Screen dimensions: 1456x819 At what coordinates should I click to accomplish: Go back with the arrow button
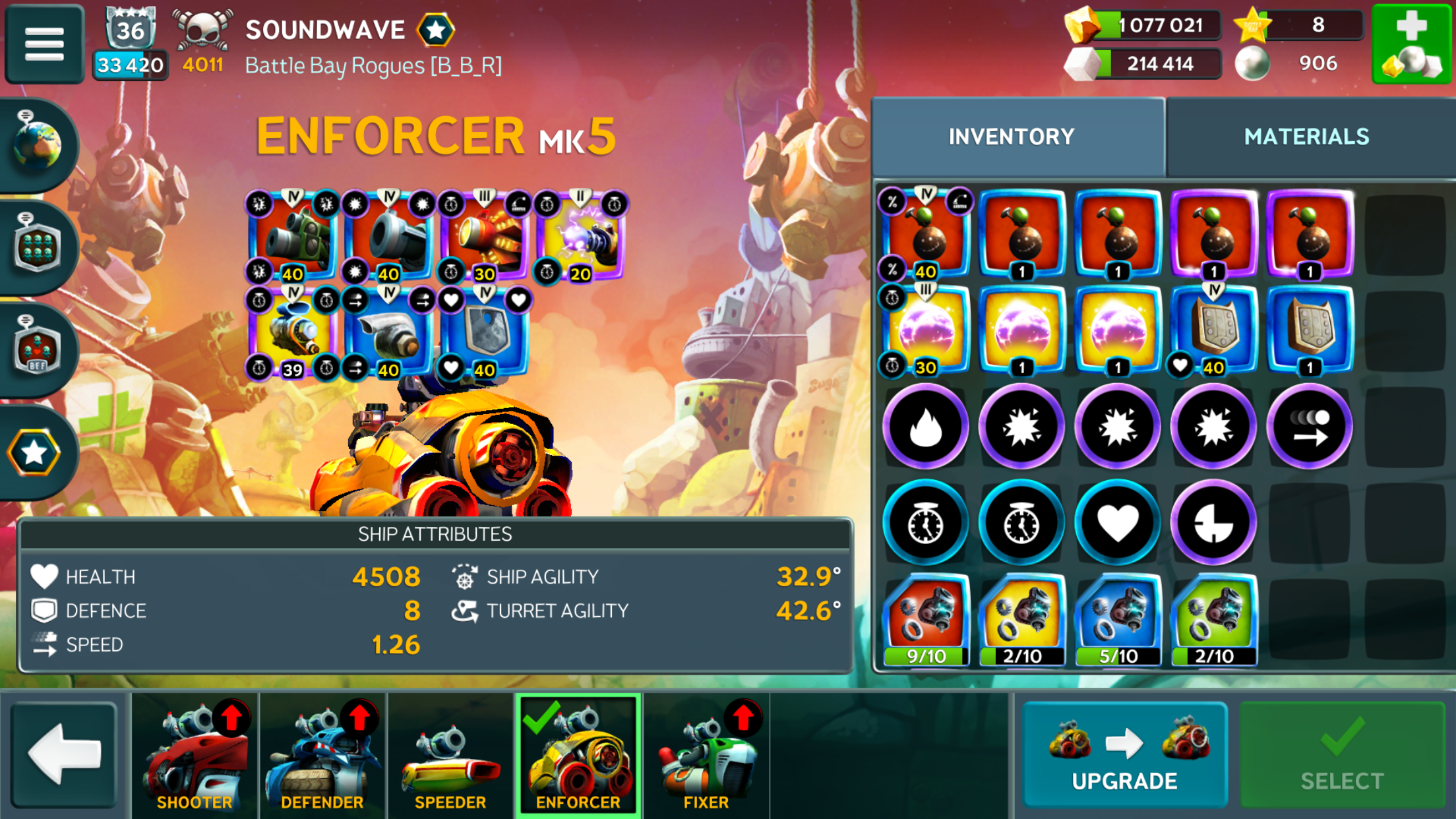[x=64, y=754]
